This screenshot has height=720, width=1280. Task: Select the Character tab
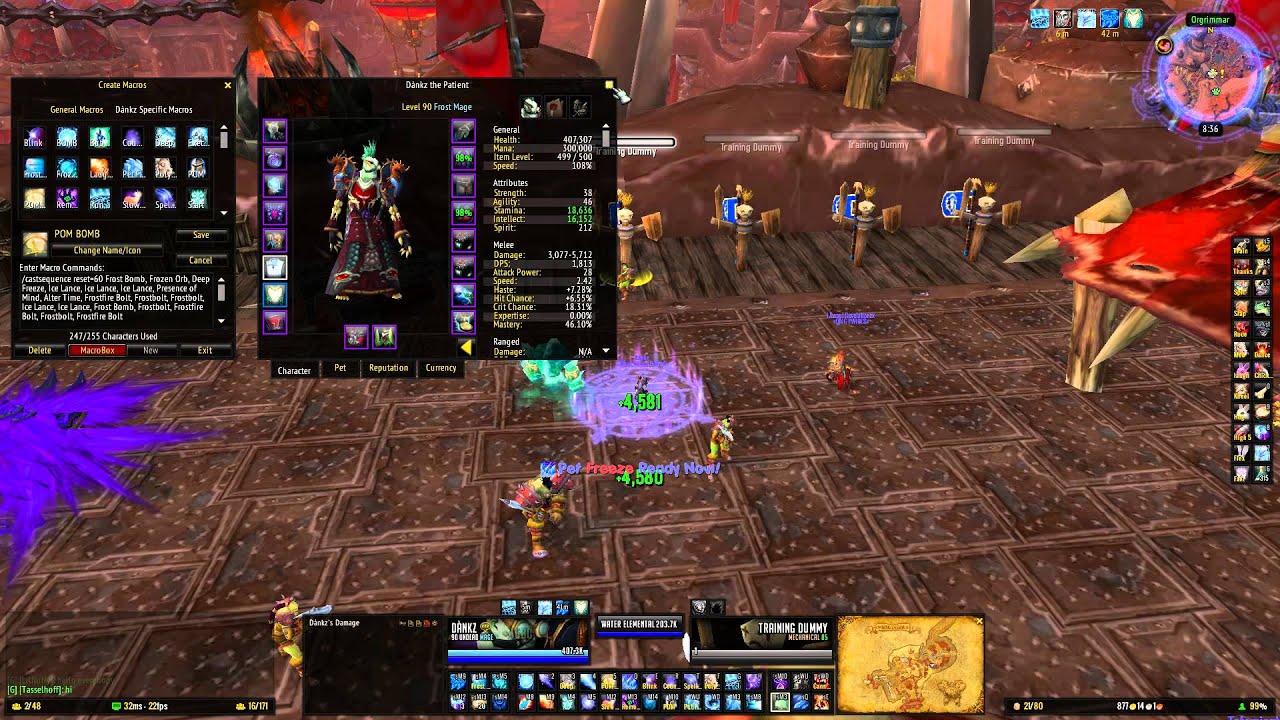pyautogui.click(x=294, y=370)
